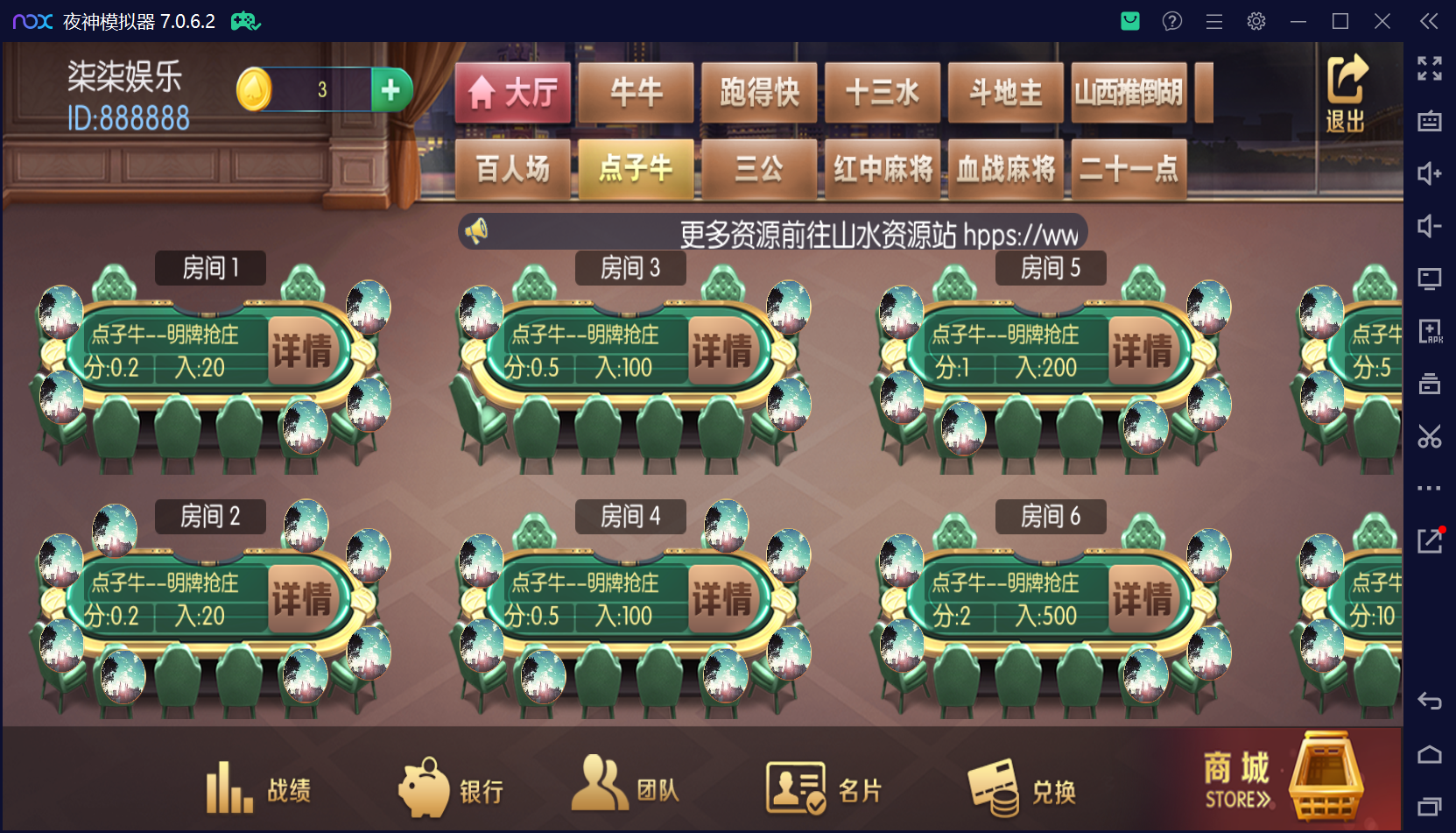Open the 兑换 exchange feature
This screenshot has height=833, width=1456.
pos(1020,787)
